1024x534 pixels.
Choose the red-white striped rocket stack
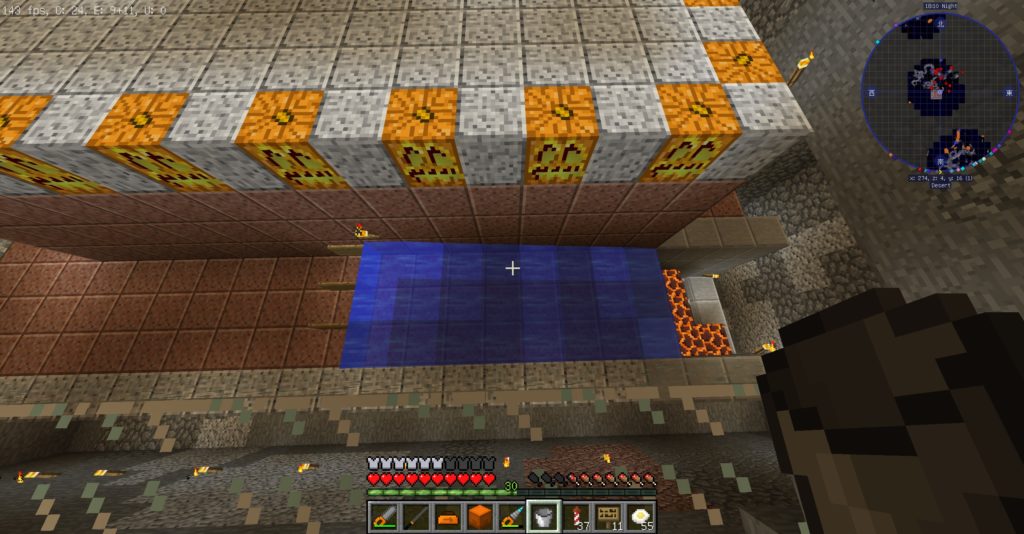[x=575, y=516]
